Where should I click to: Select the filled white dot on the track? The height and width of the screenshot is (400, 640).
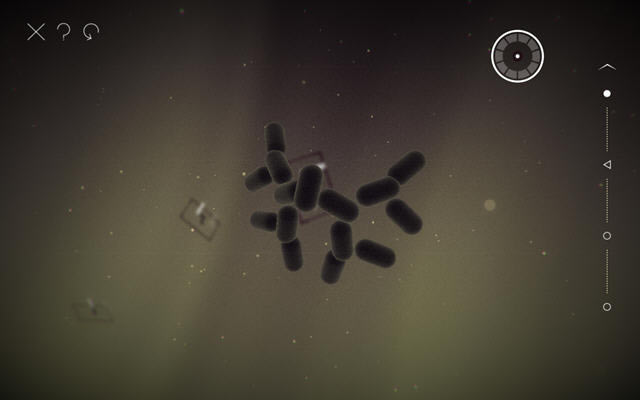point(607,93)
